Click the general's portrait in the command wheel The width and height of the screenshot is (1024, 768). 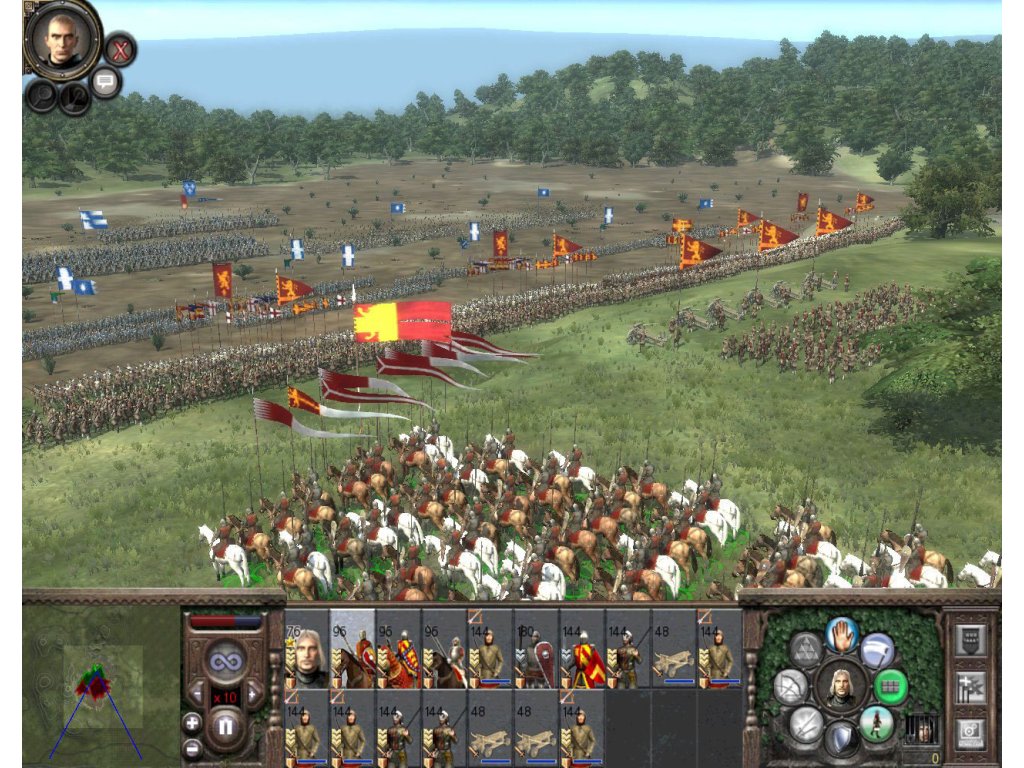click(841, 687)
